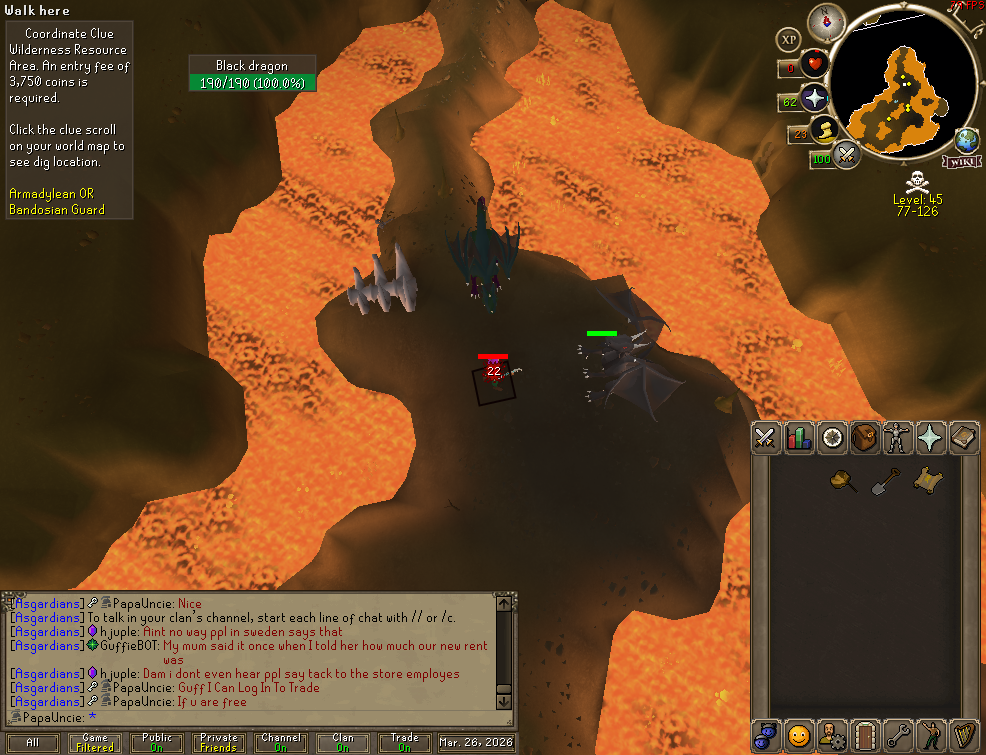This screenshot has width=986, height=755.
Task: Switch to the Skills tab
Action: click(799, 437)
